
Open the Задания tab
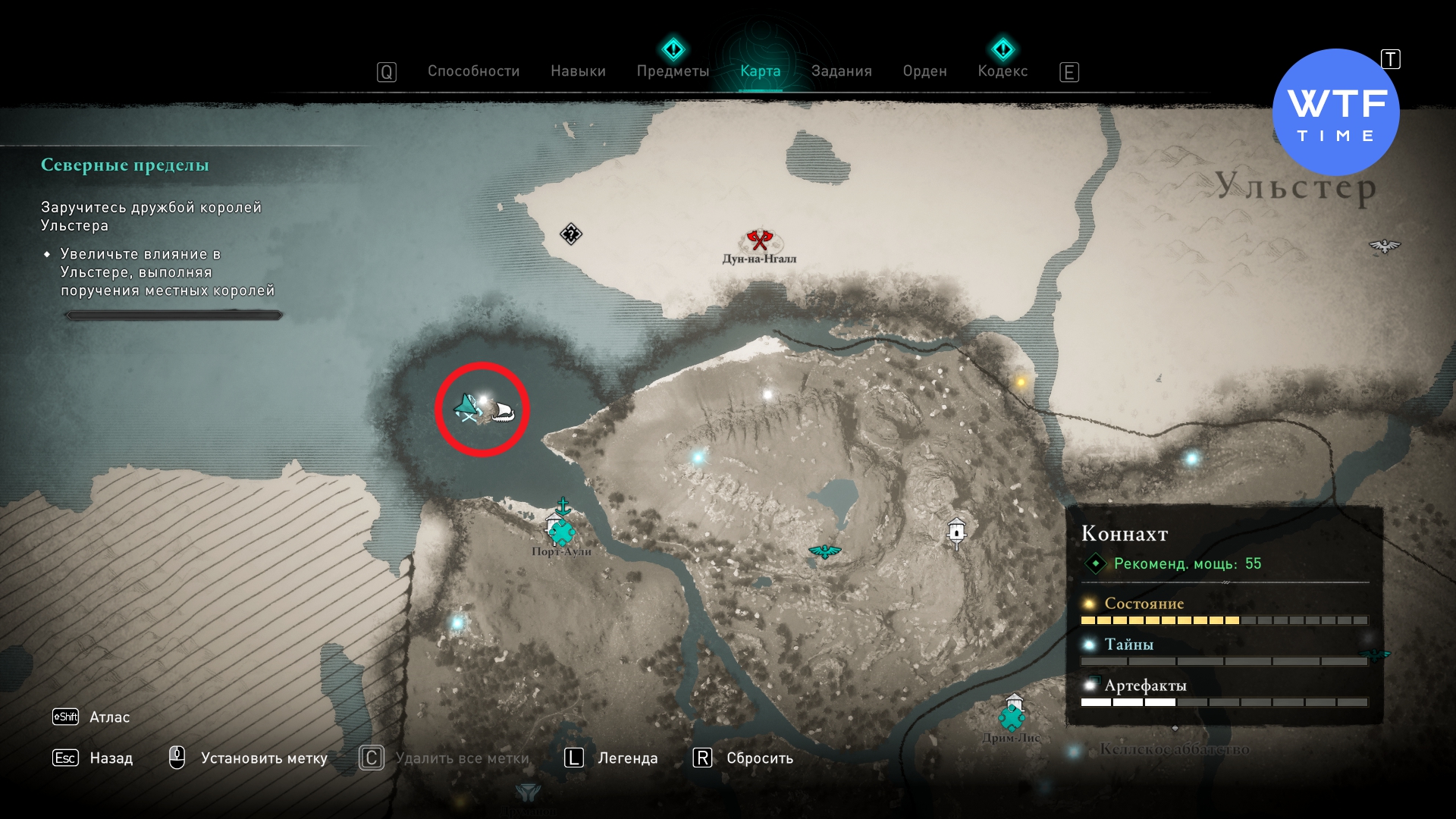841,71
